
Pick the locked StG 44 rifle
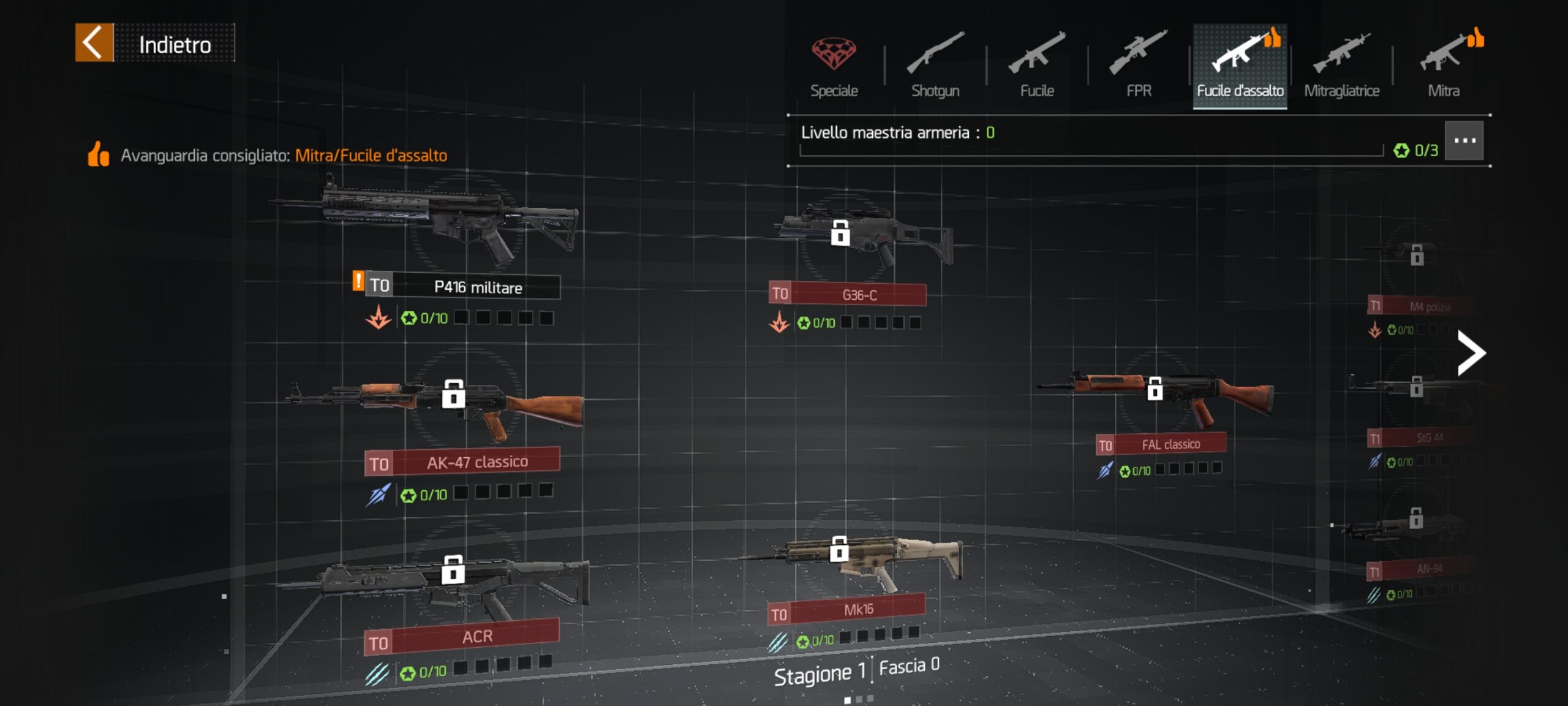1415,392
